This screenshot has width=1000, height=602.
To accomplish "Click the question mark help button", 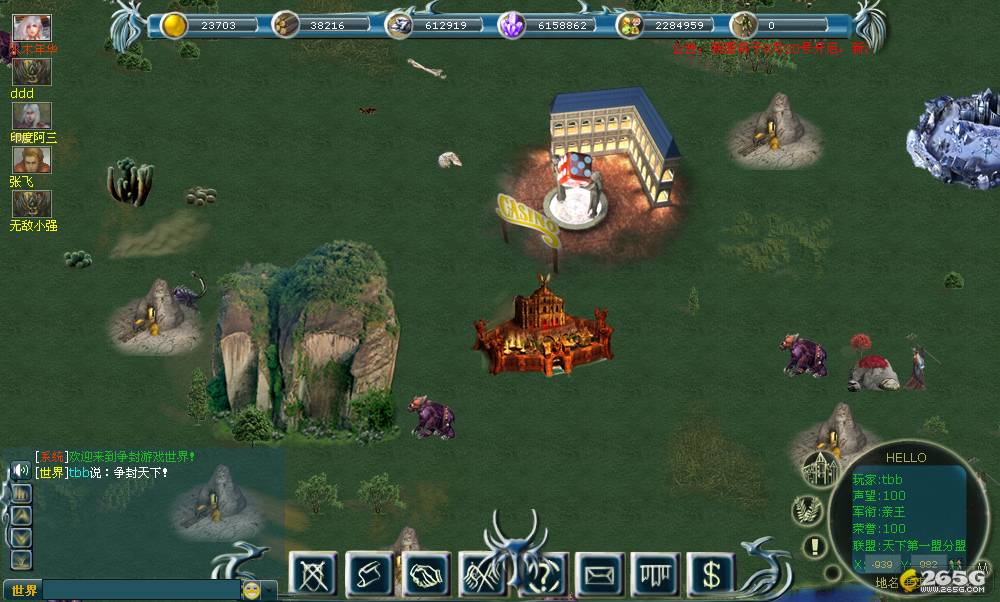I will coord(543,574).
